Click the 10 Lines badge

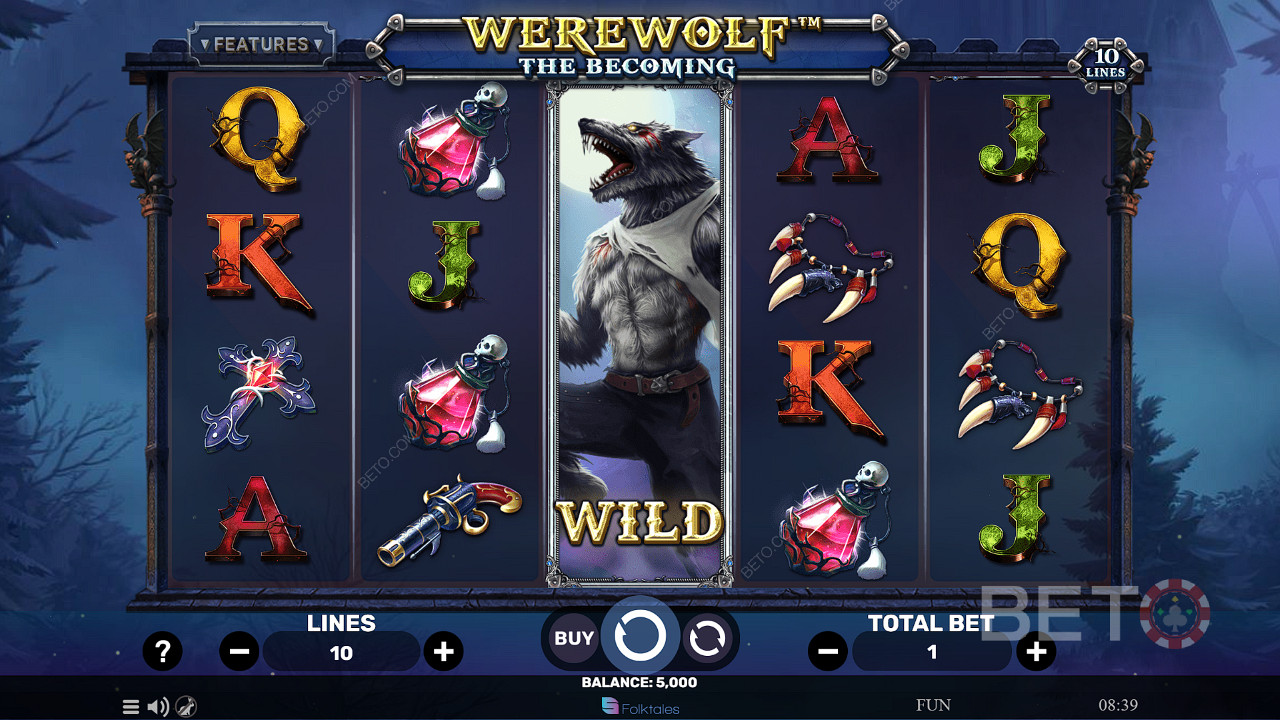pos(1105,62)
